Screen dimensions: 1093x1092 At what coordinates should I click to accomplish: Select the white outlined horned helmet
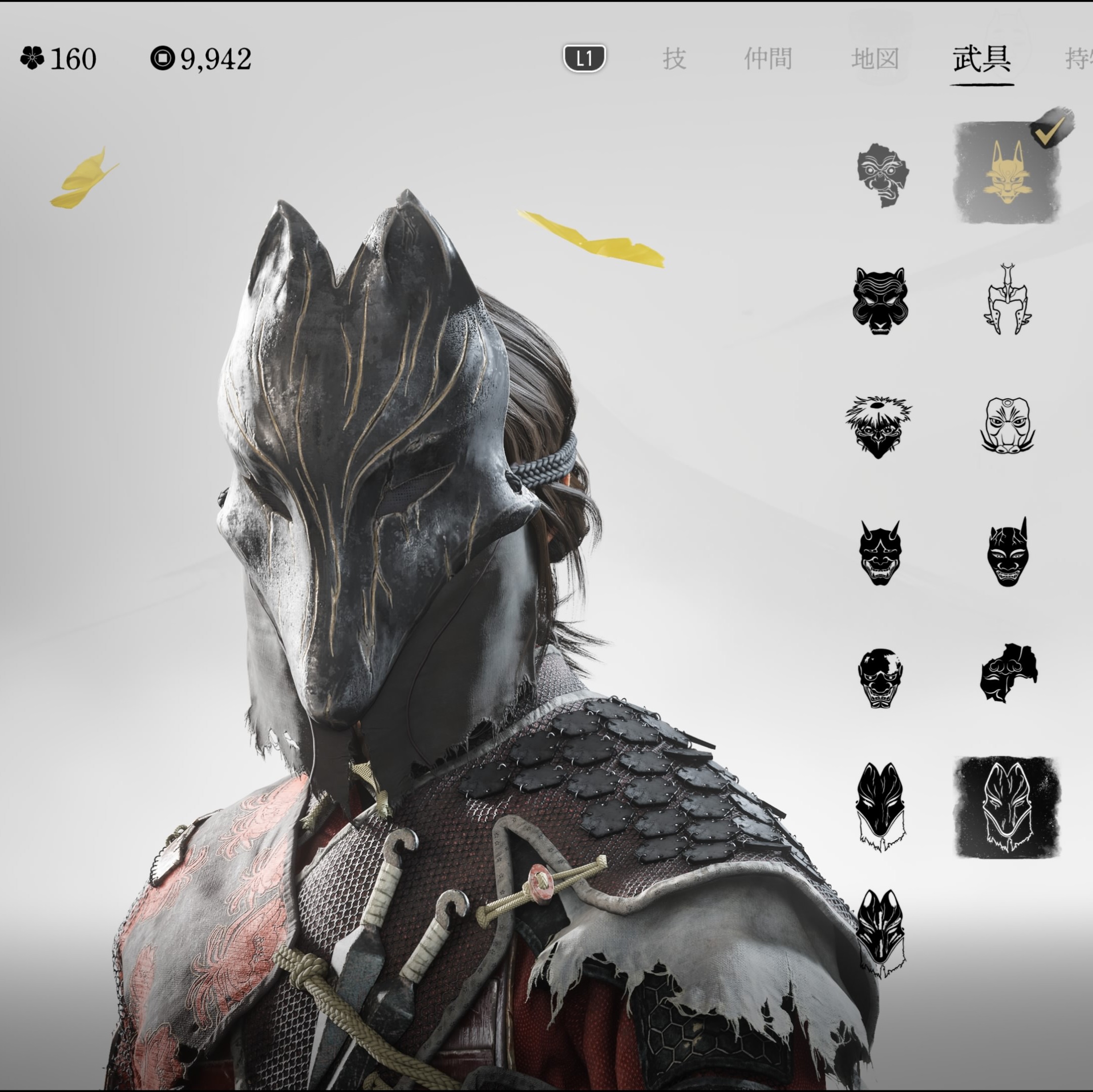[x=1007, y=300]
